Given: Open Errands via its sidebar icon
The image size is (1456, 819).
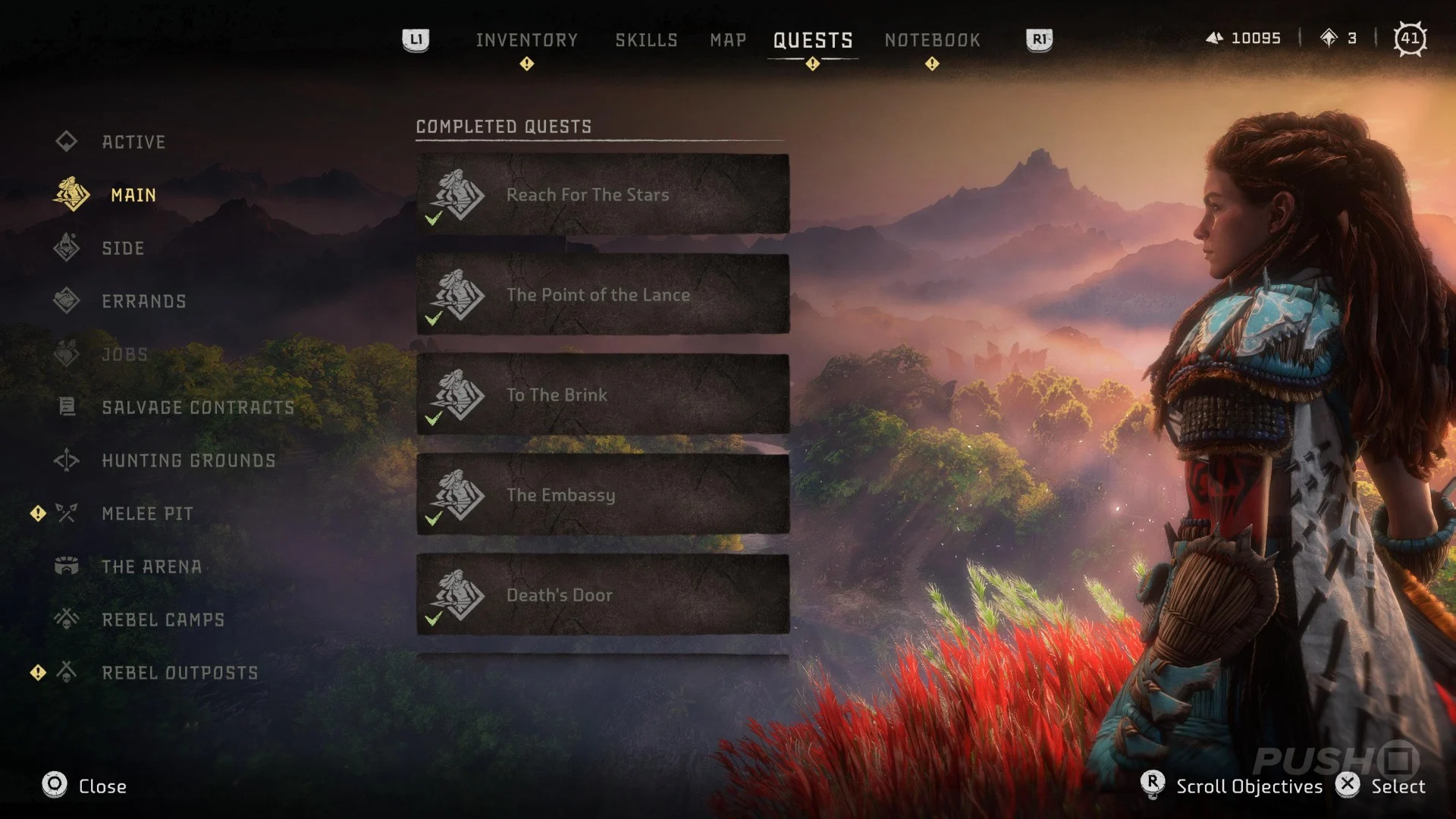Looking at the screenshot, I should 67,301.
